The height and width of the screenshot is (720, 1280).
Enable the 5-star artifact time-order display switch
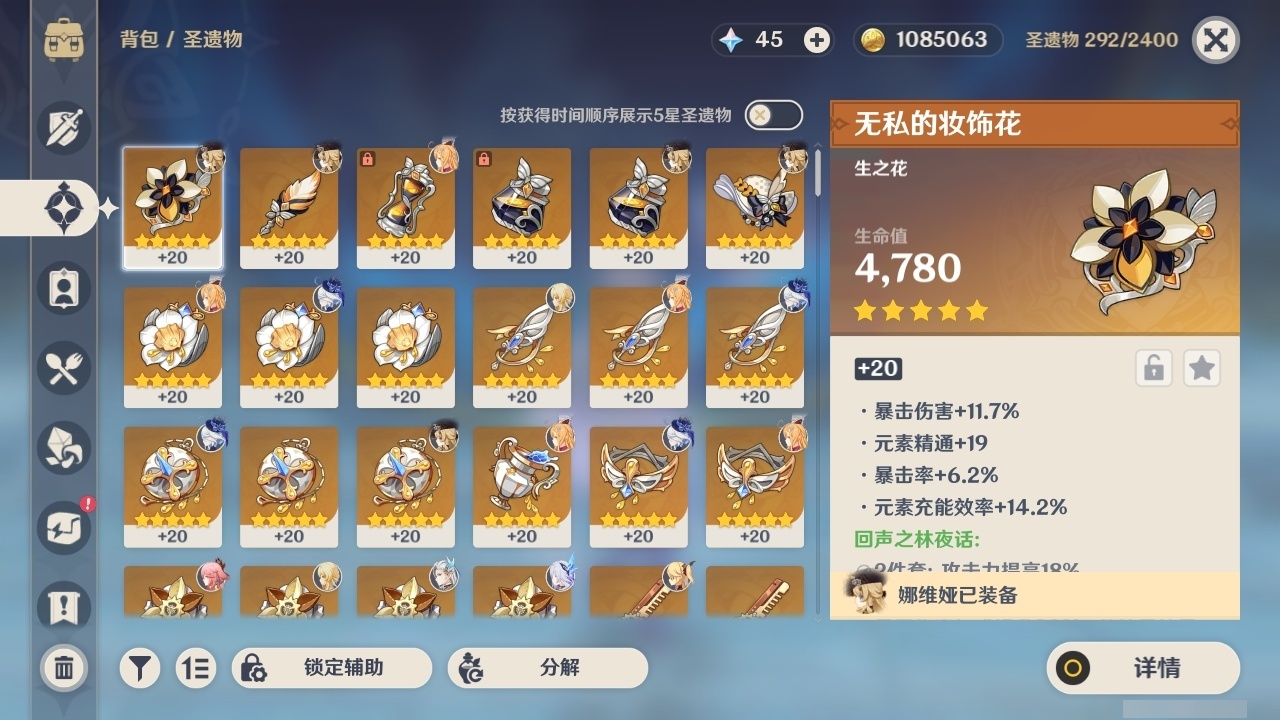(774, 115)
